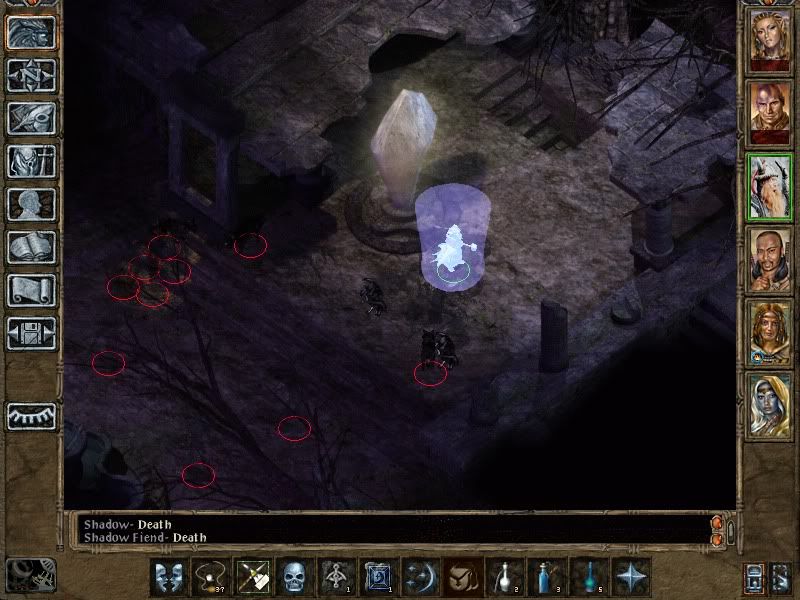
Task: Open the pouch icon in the action bar
Action: [x=462, y=577]
